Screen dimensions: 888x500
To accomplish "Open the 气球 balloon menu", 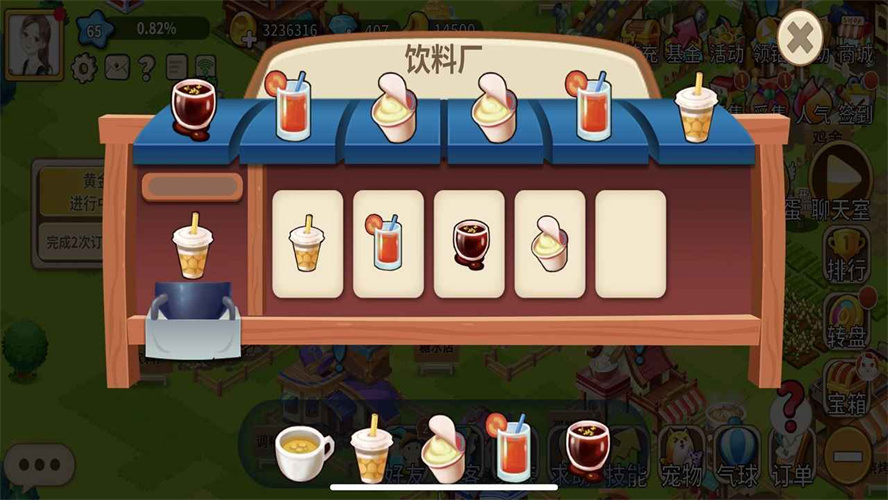I will [738, 455].
